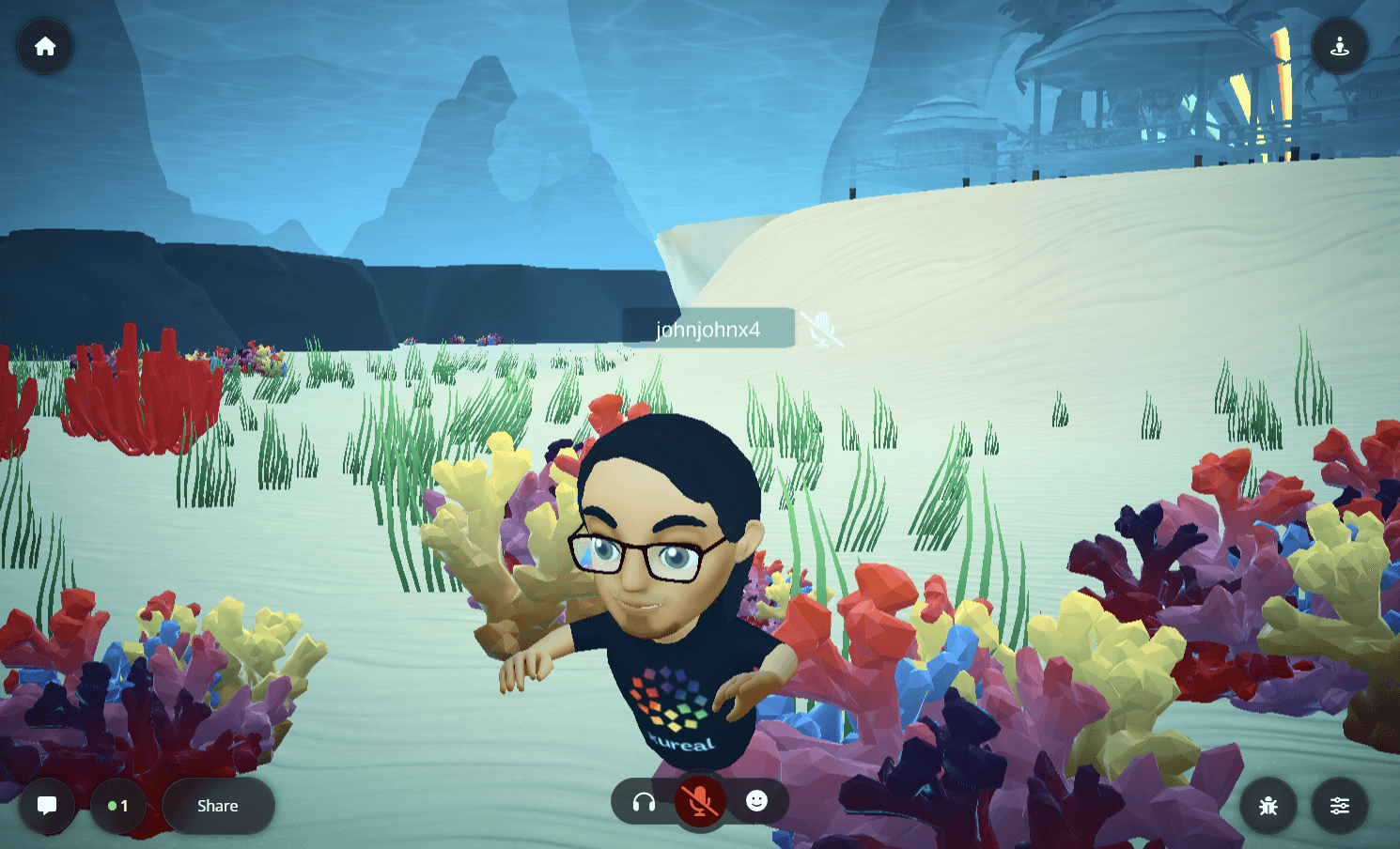Toggle the headphones audio button
Screen dimensions: 1400x849
point(644,802)
